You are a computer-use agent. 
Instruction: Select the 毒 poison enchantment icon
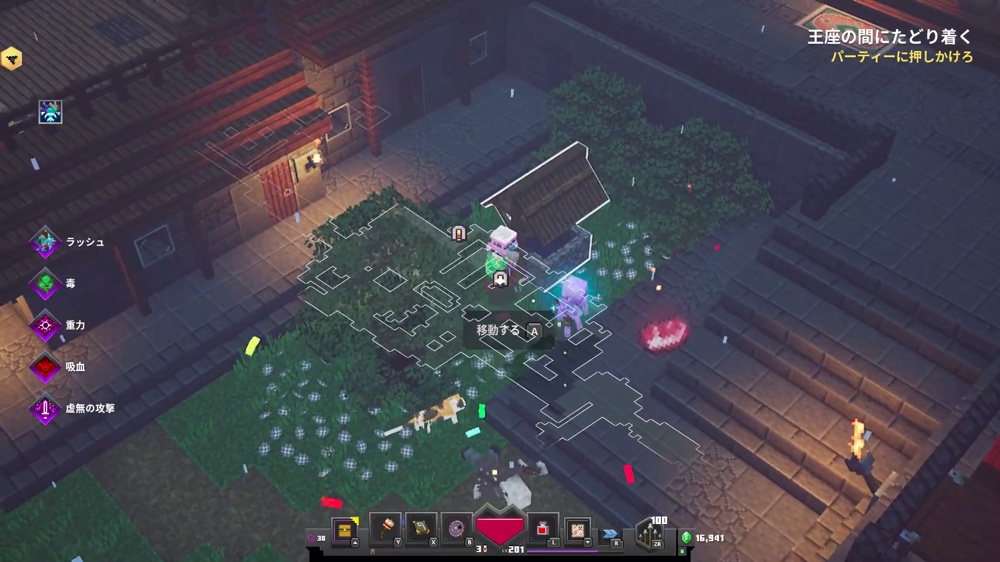click(x=45, y=284)
